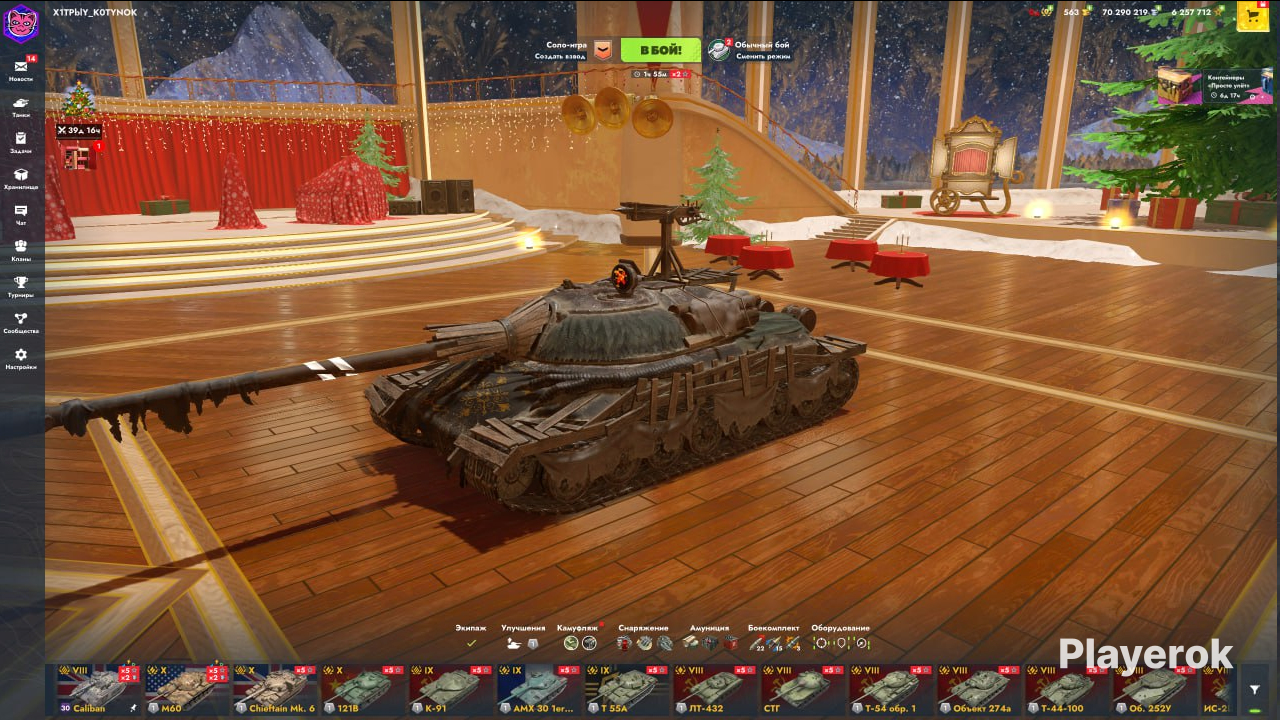Image resolution: width=1280 pixels, height=720 pixels.
Task: Open the shop via the yellow cart button
Action: (1253, 16)
